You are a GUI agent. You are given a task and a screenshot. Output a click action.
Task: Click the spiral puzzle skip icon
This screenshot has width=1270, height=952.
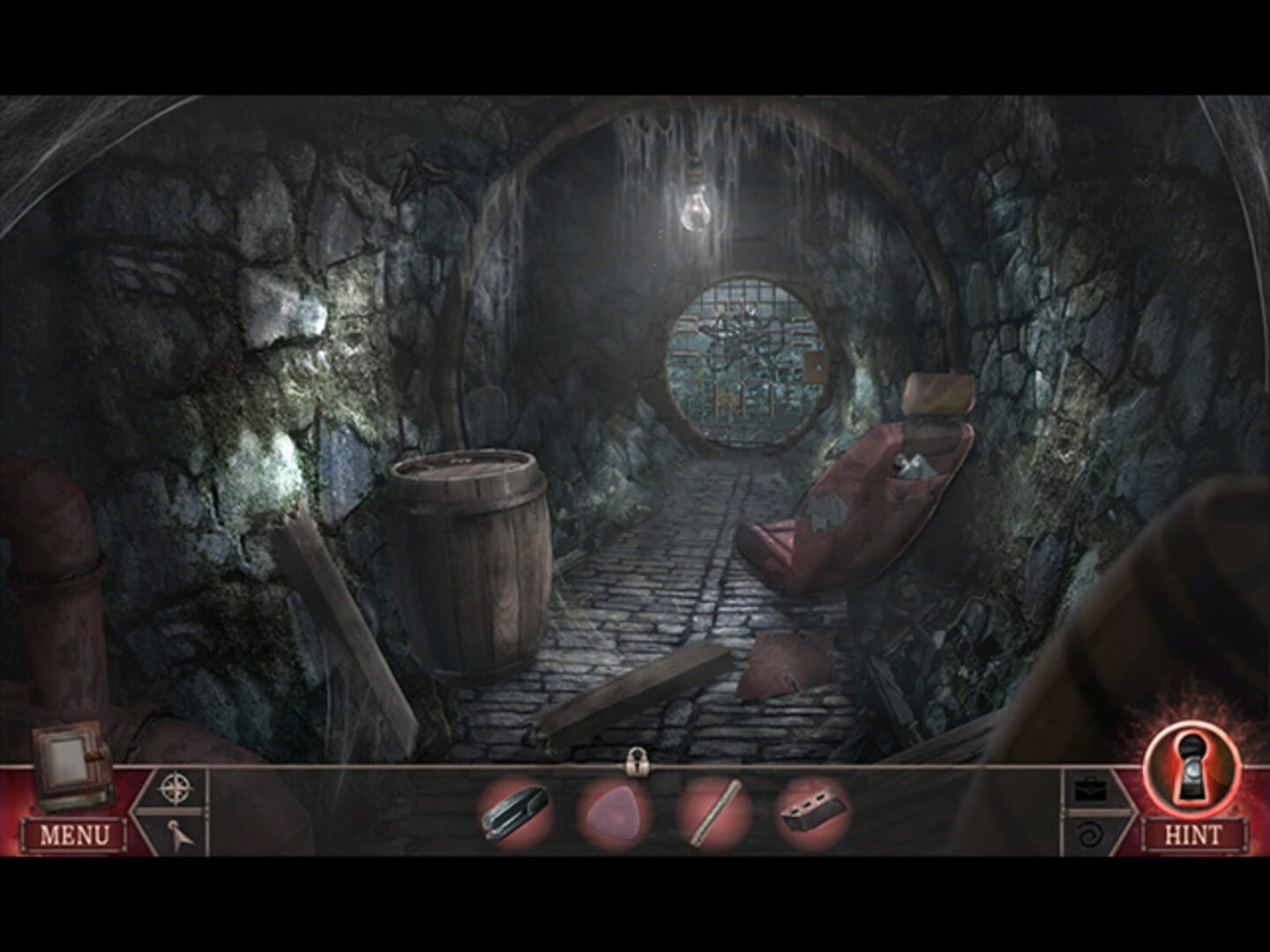(1091, 833)
